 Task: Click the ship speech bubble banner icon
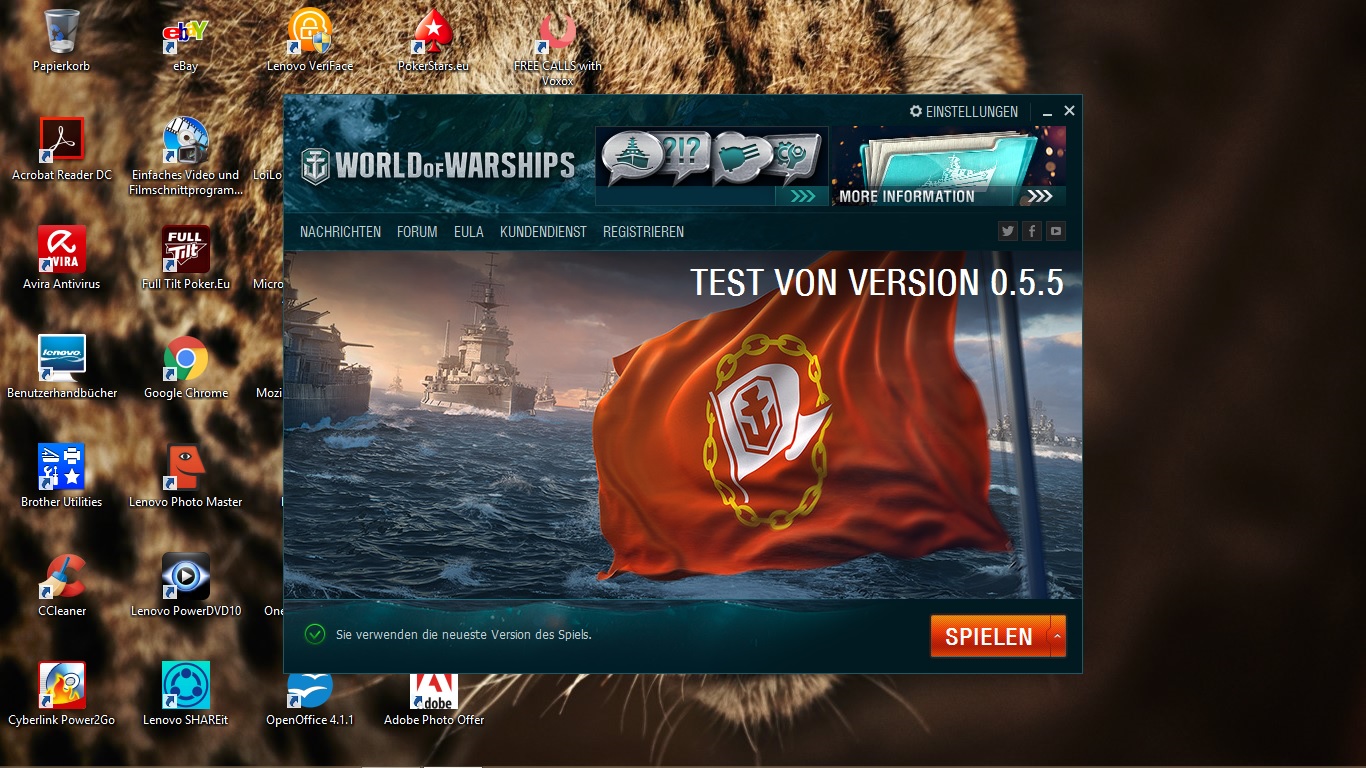click(x=632, y=152)
